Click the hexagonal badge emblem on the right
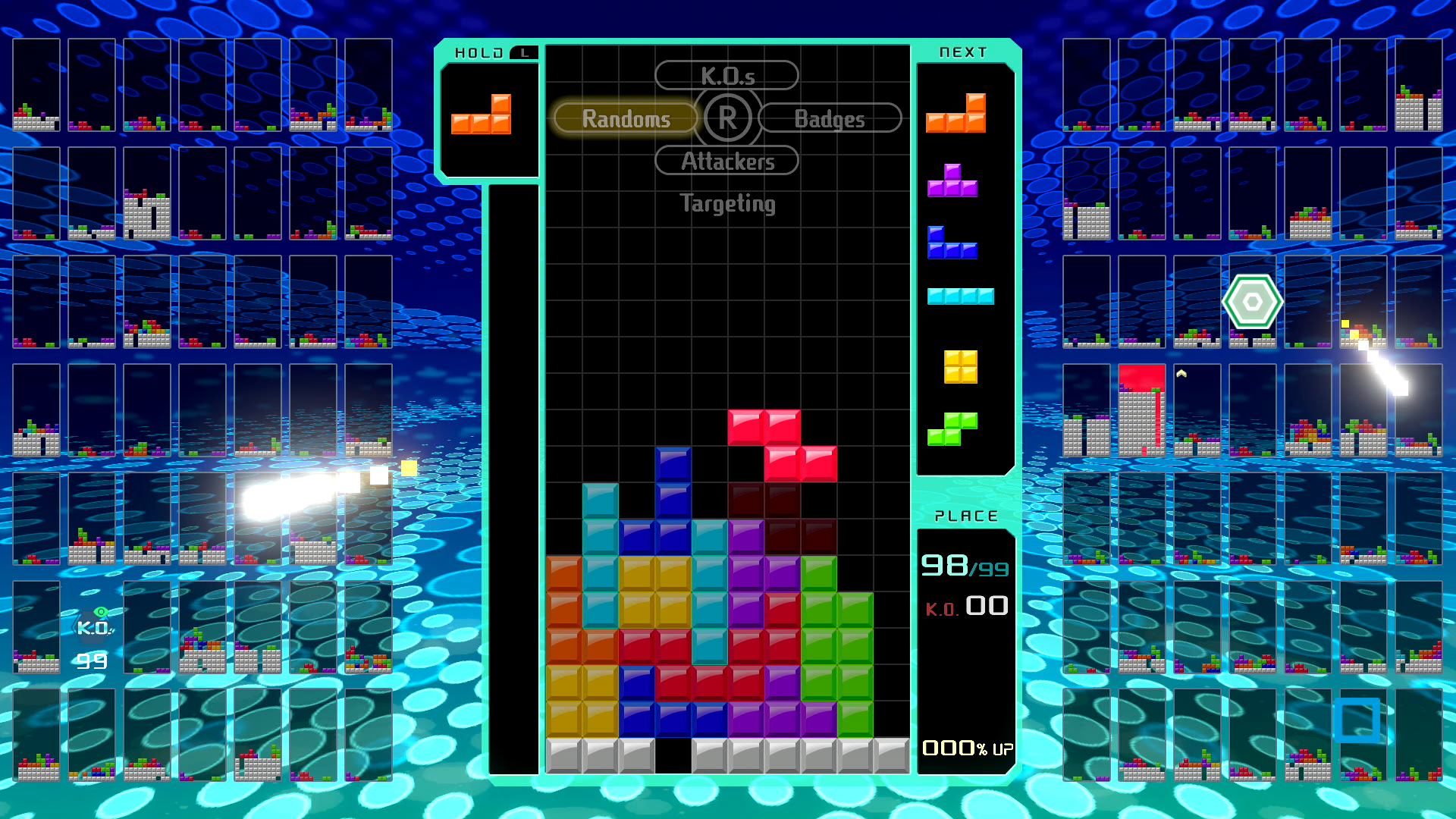The image size is (1456, 819). coord(1253,302)
